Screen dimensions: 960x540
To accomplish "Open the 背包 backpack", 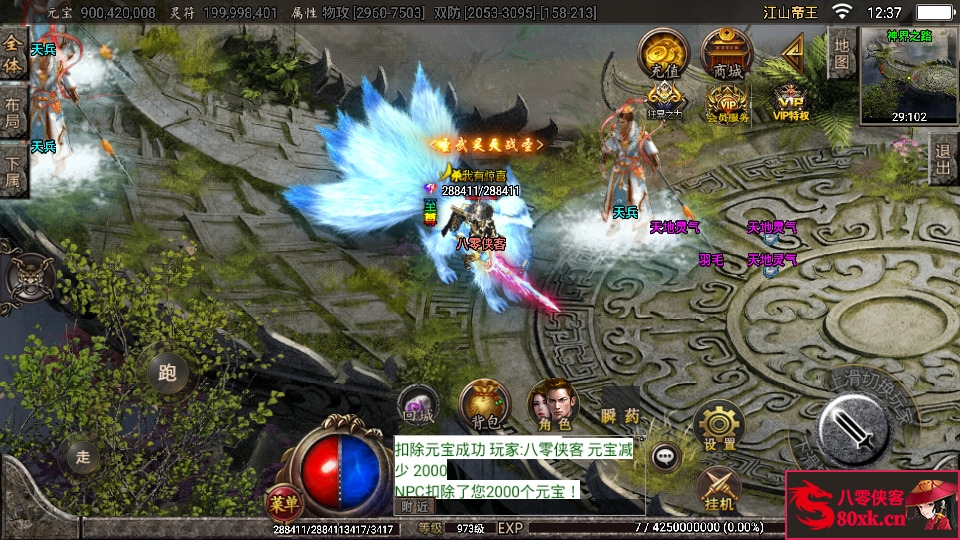I will coord(484,404).
